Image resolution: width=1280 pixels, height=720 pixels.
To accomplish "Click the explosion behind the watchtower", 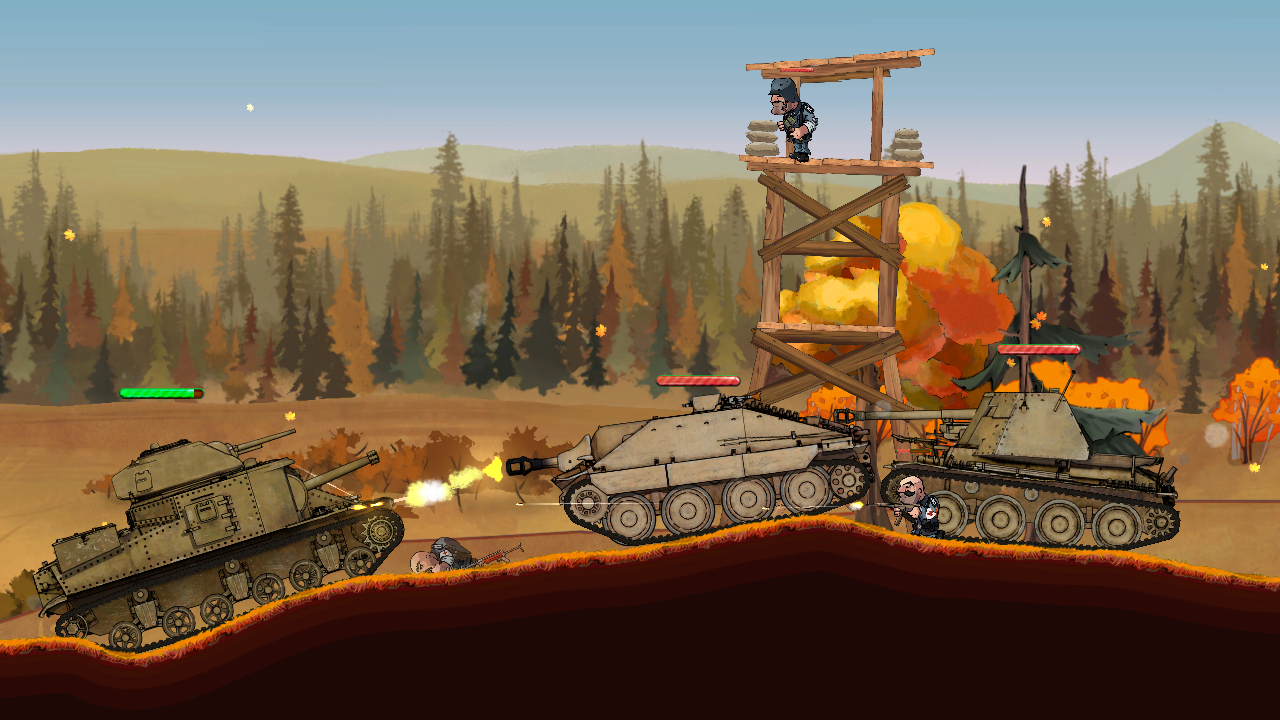I will click(x=930, y=270).
